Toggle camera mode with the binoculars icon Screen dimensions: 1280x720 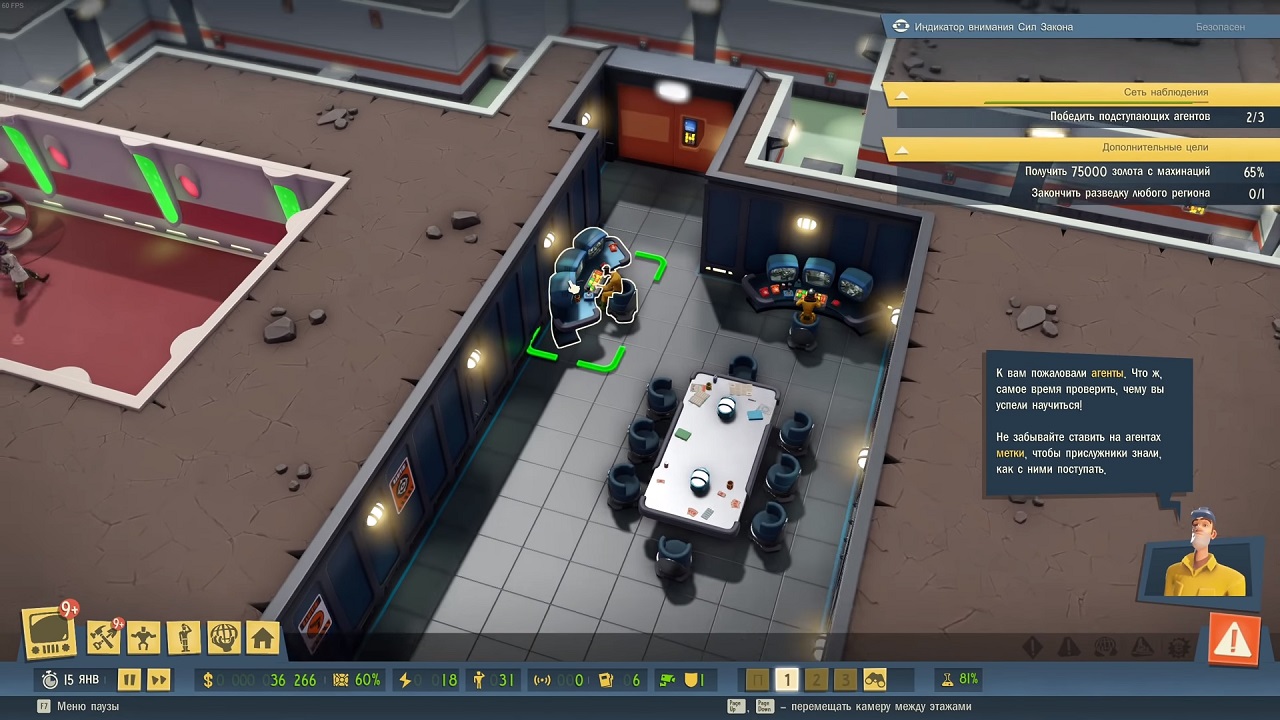(875, 679)
